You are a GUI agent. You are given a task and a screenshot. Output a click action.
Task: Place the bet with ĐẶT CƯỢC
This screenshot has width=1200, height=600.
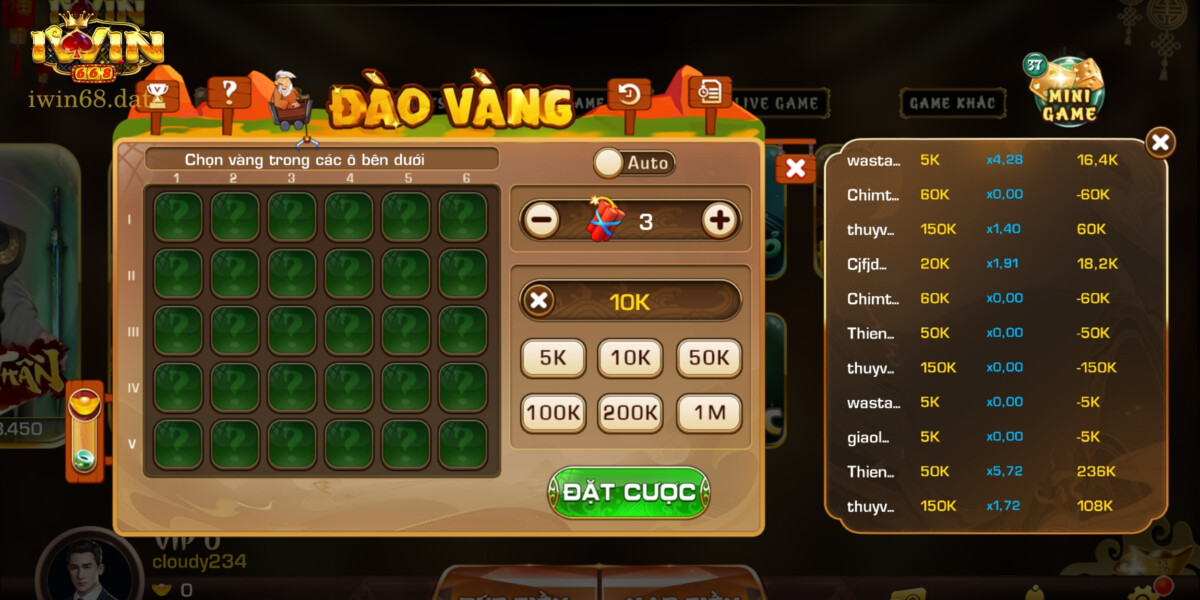(x=628, y=492)
